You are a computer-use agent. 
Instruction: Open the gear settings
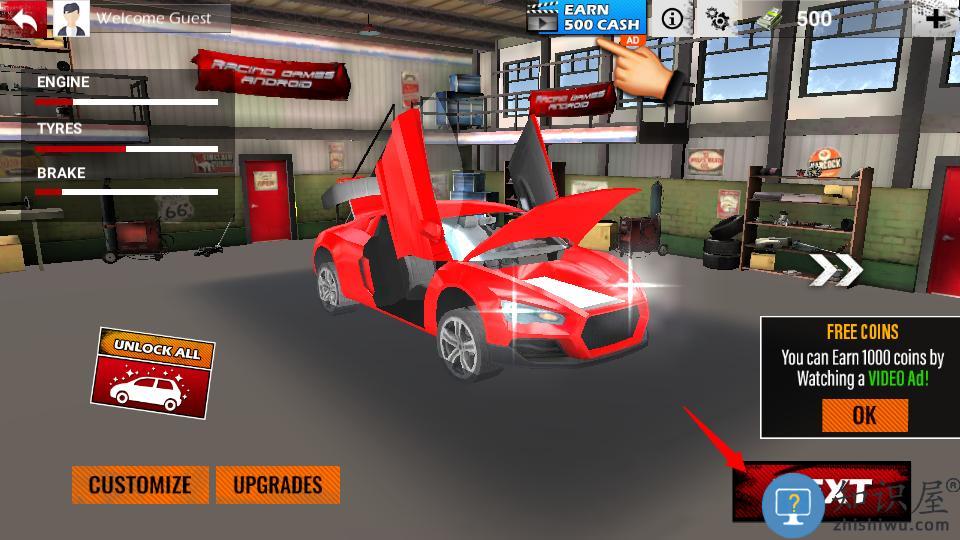pos(717,18)
